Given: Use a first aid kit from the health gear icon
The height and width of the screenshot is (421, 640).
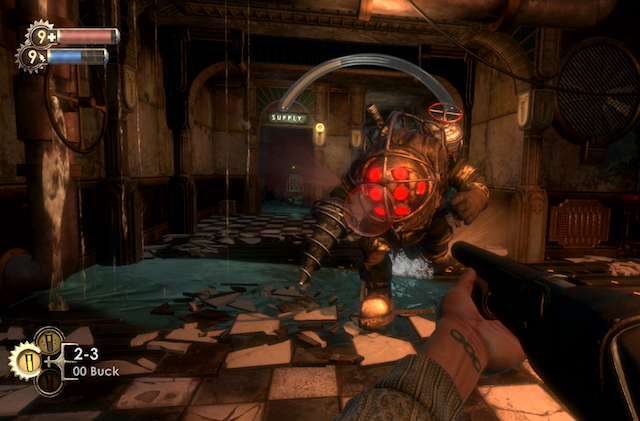Looking at the screenshot, I should pyautogui.click(x=39, y=35).
